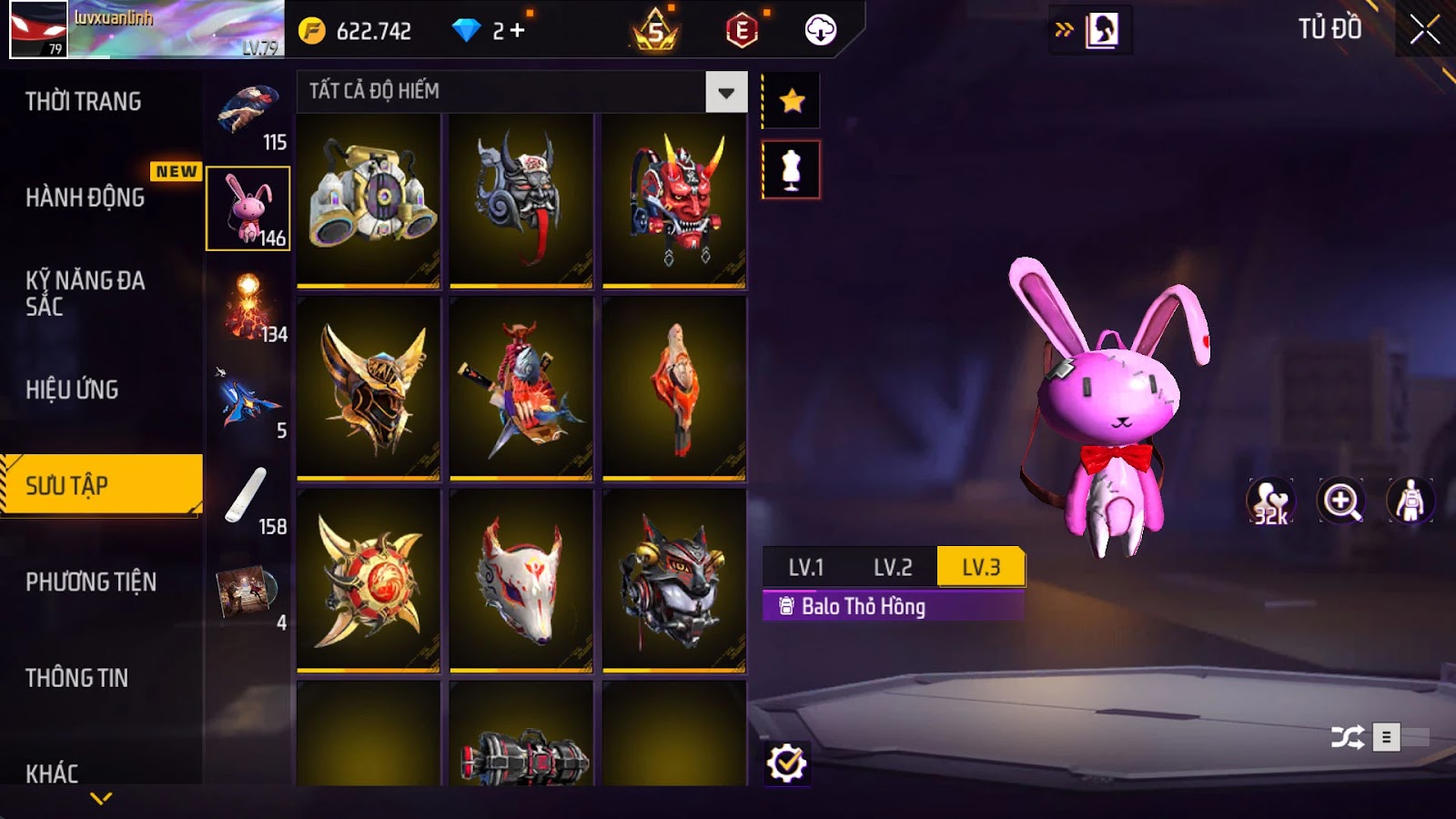Screen dimensions: 1456x819
Task: Open the Thông Tin section
Action: coord(77,678)
